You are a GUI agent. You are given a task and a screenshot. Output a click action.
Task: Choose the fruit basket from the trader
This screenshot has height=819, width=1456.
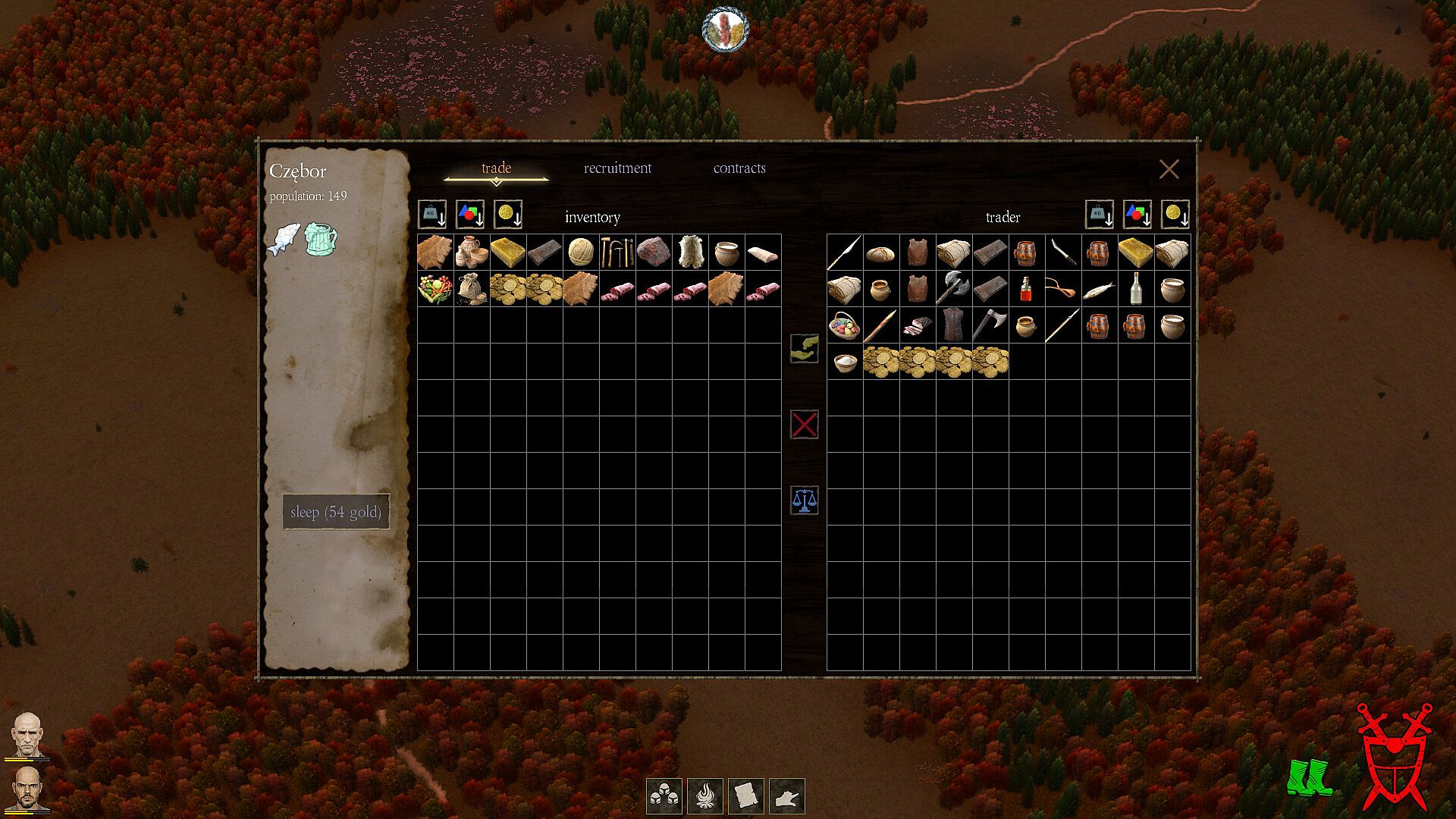845,325
